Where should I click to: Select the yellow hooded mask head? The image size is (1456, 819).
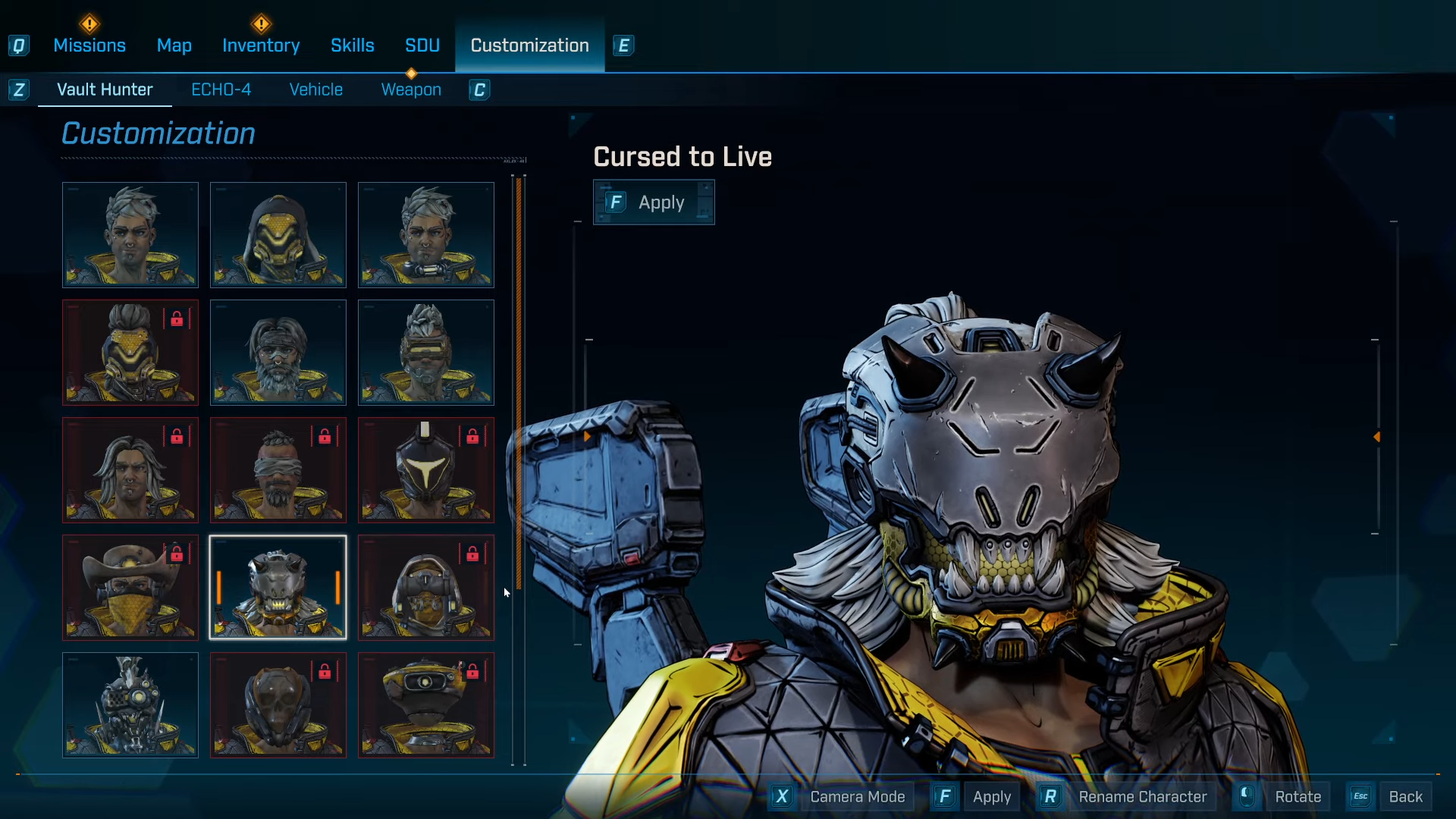pyautogui.click(x=278, y=235)
